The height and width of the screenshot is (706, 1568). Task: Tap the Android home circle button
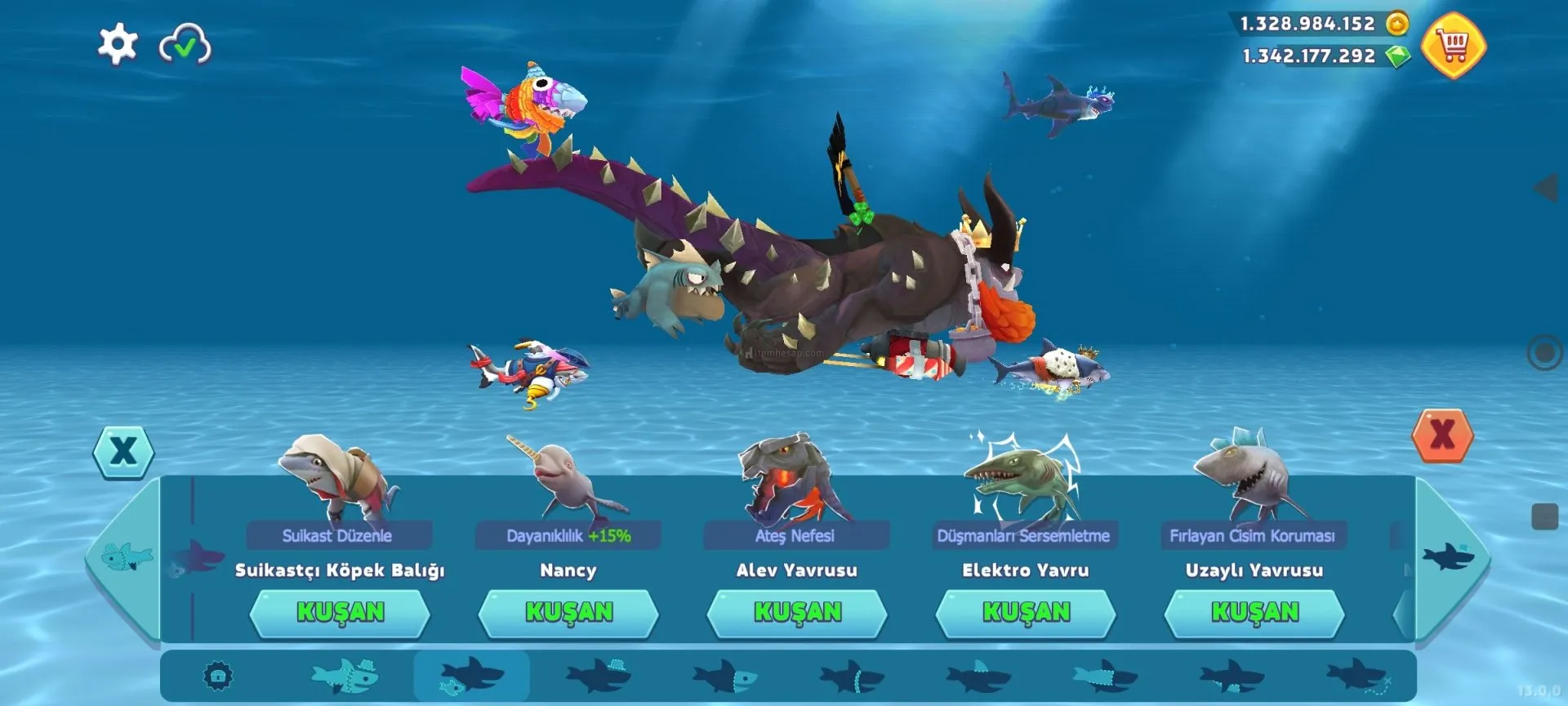1544,353
